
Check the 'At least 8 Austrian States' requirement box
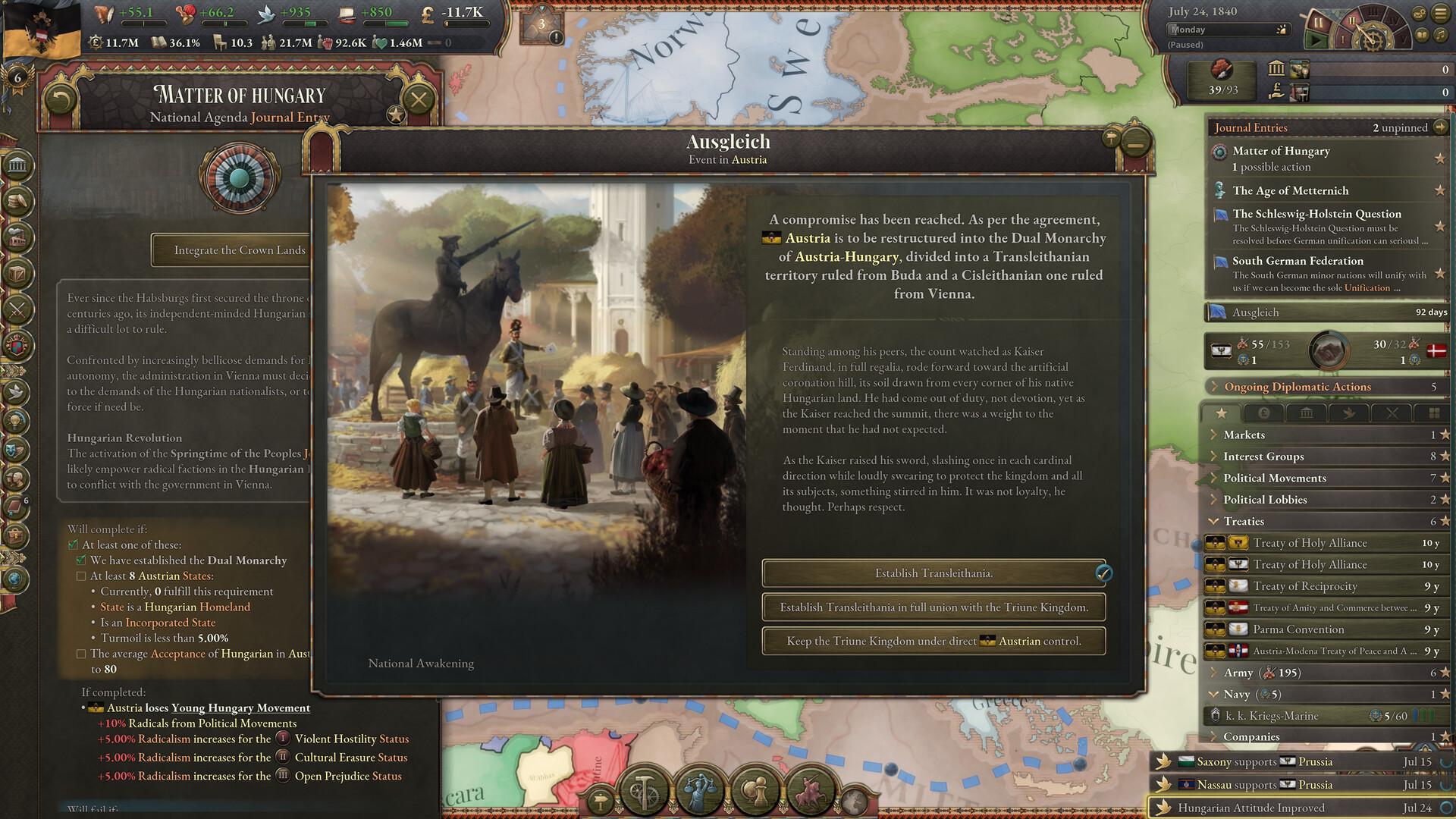point(80,576)
